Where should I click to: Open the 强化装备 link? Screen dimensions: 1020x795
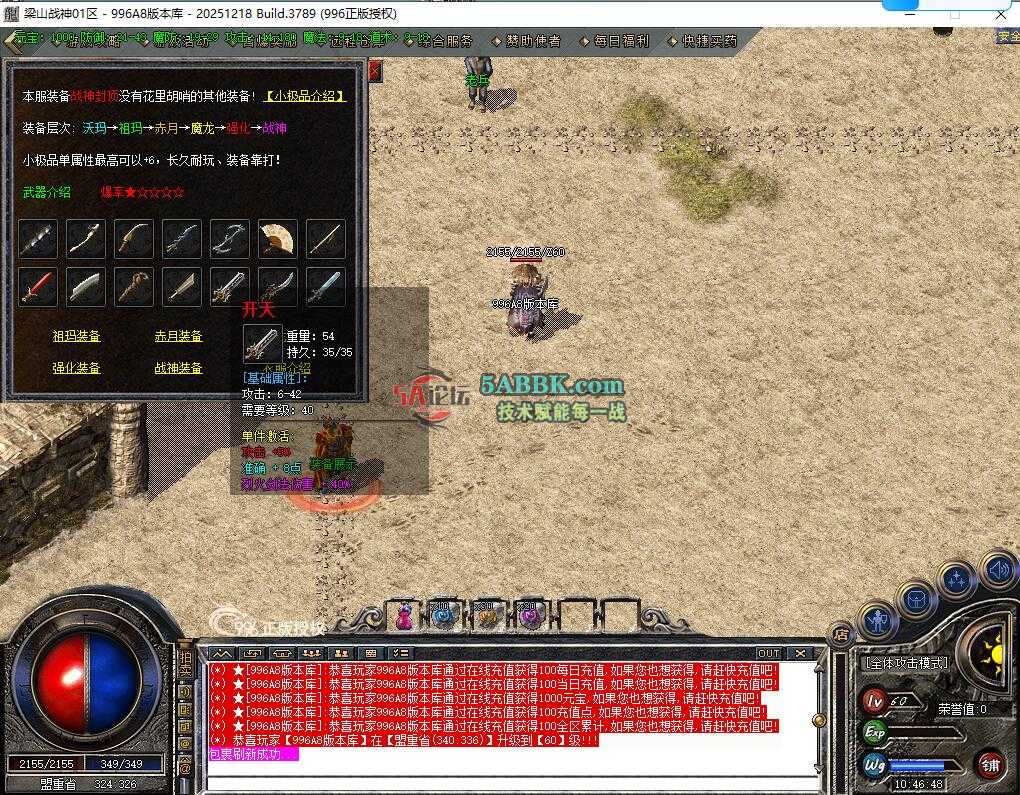[x=77, y=368]
